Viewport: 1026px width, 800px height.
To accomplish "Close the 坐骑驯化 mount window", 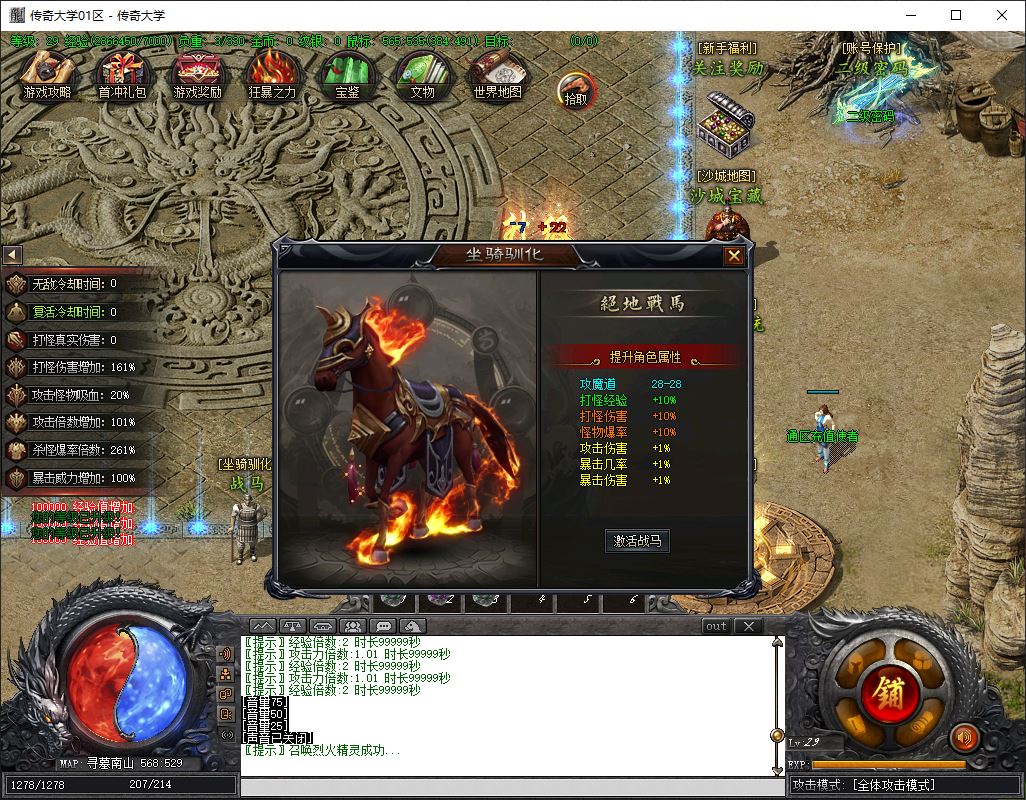I will (x=734, y=256).
